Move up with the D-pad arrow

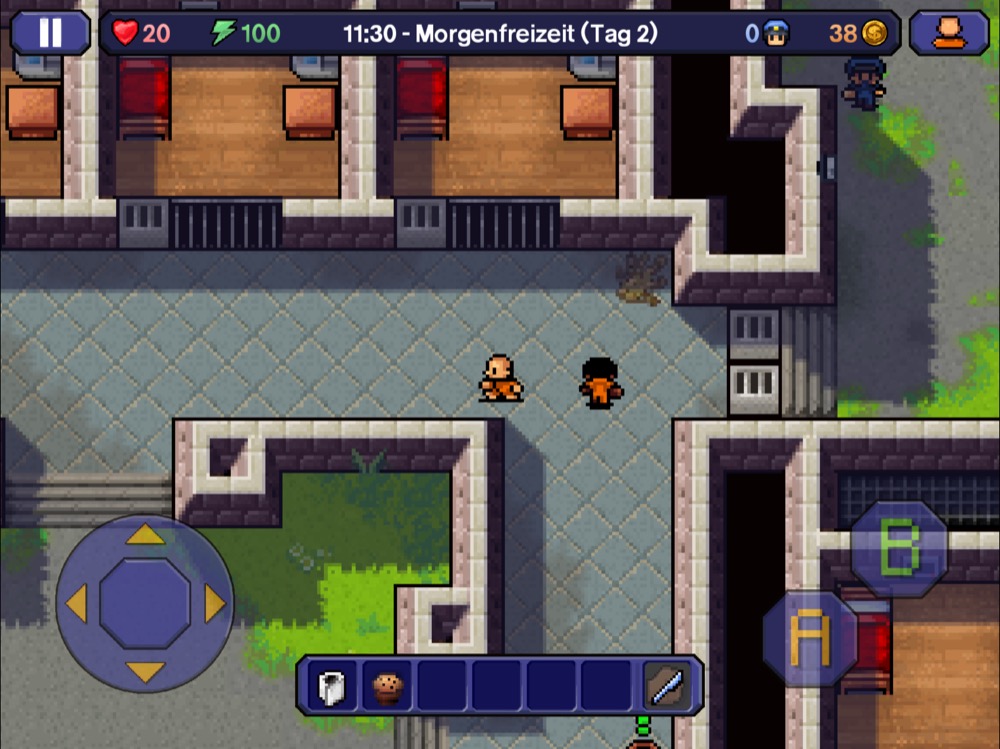[145, 534]
